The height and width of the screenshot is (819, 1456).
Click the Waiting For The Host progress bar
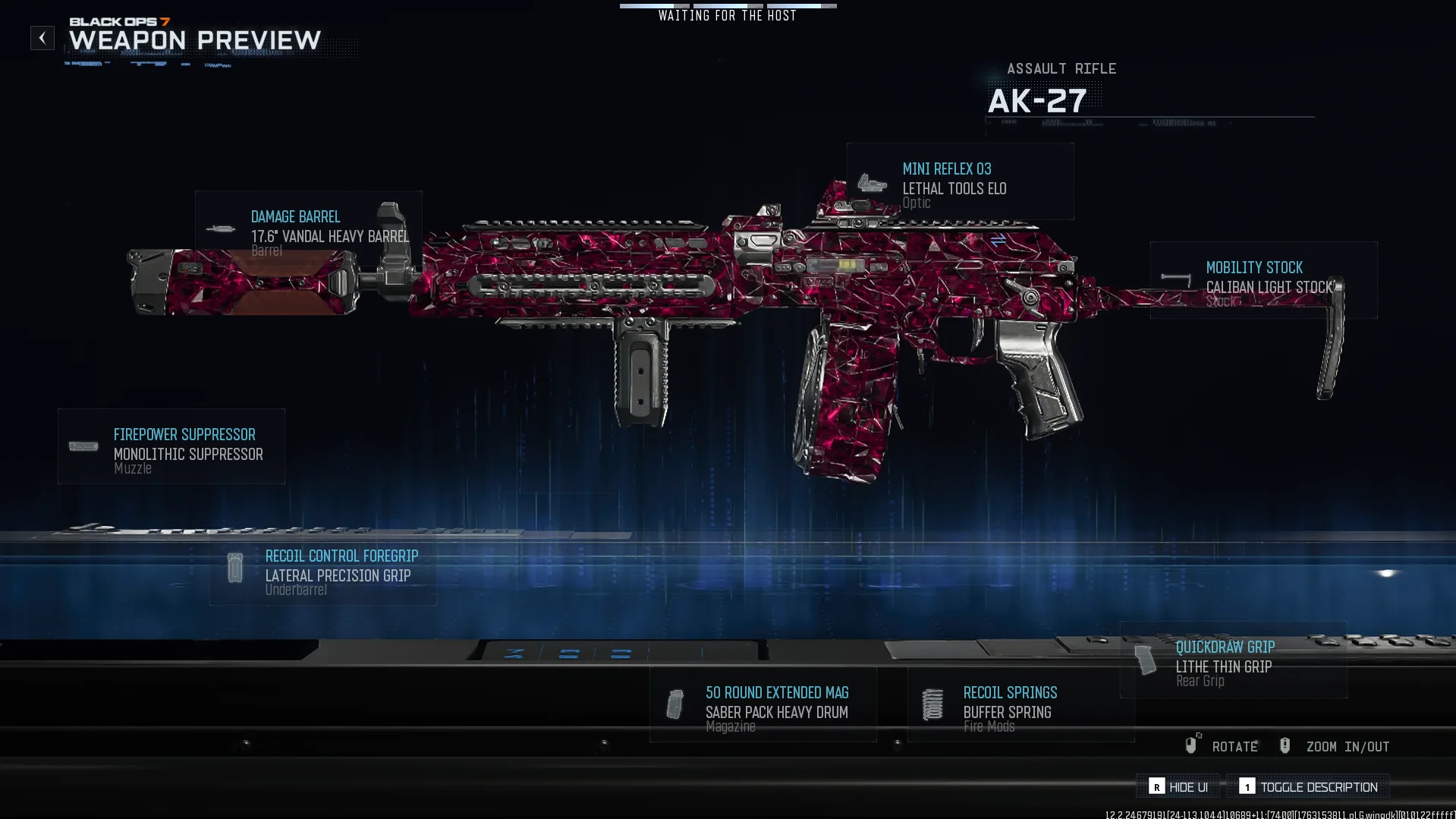(x=728, y=6)
